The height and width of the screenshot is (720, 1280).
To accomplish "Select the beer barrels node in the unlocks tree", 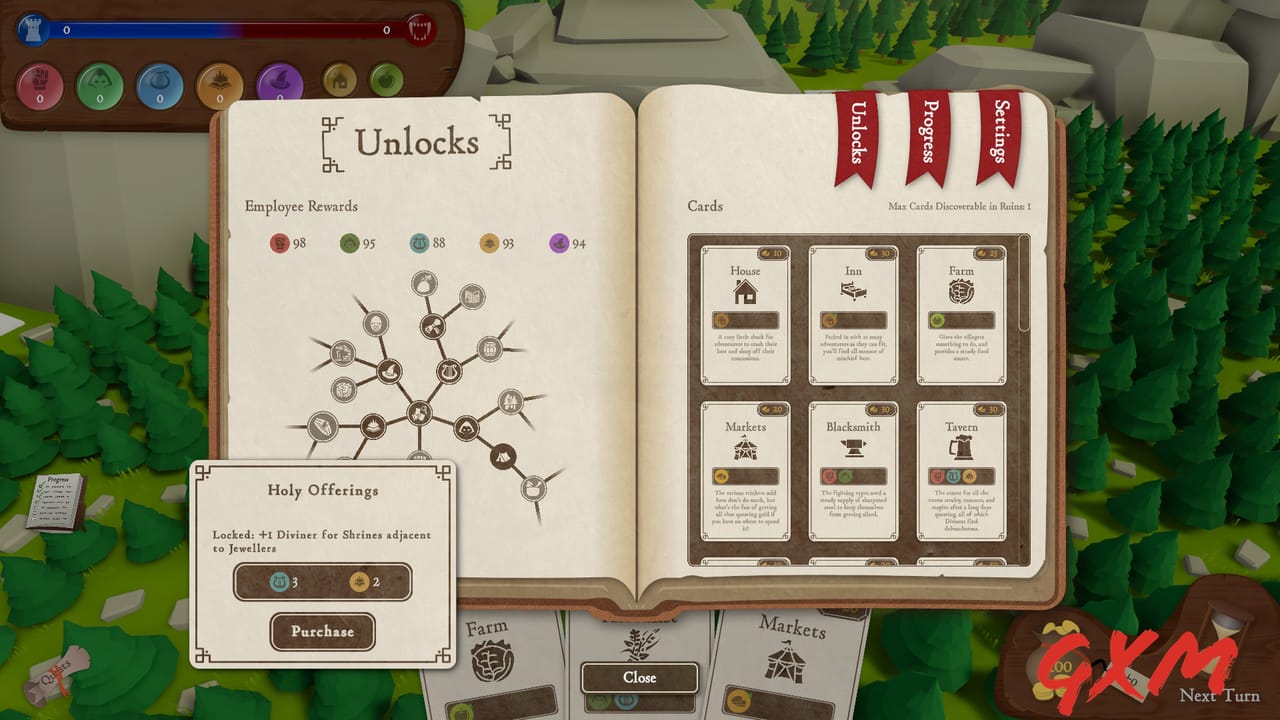I will point(489,350).
